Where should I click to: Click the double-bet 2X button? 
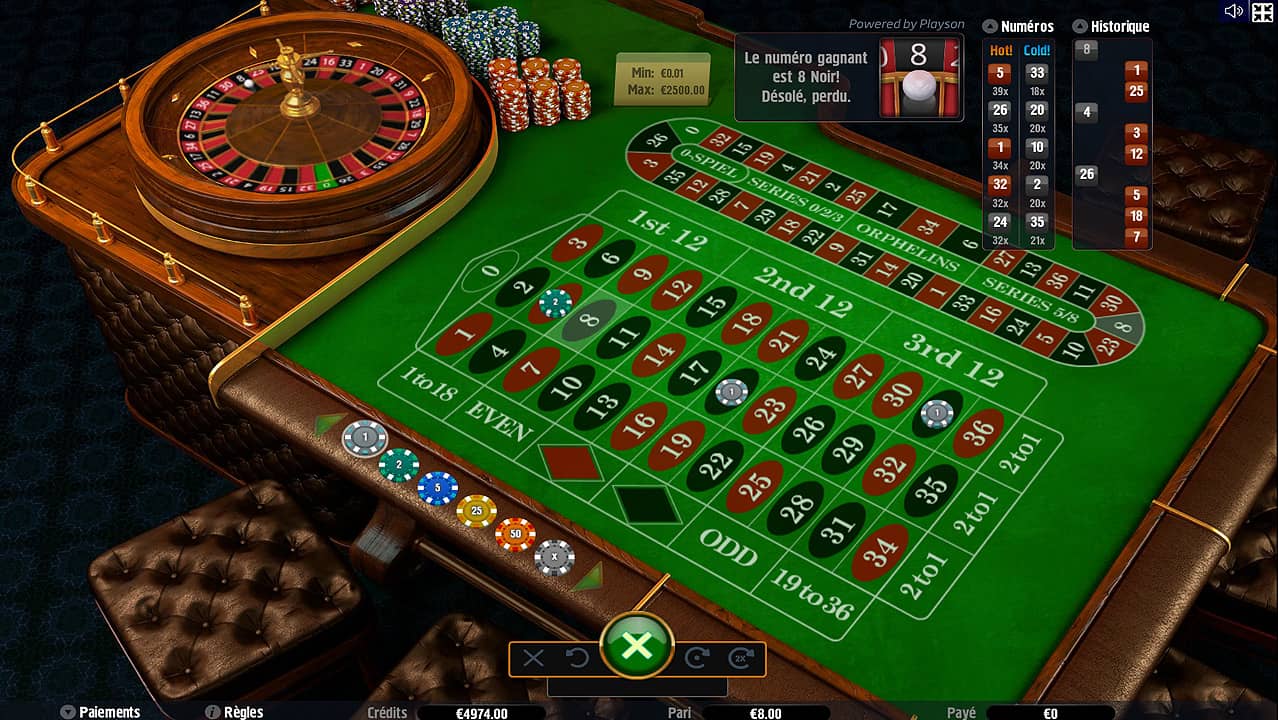(740, 658)
